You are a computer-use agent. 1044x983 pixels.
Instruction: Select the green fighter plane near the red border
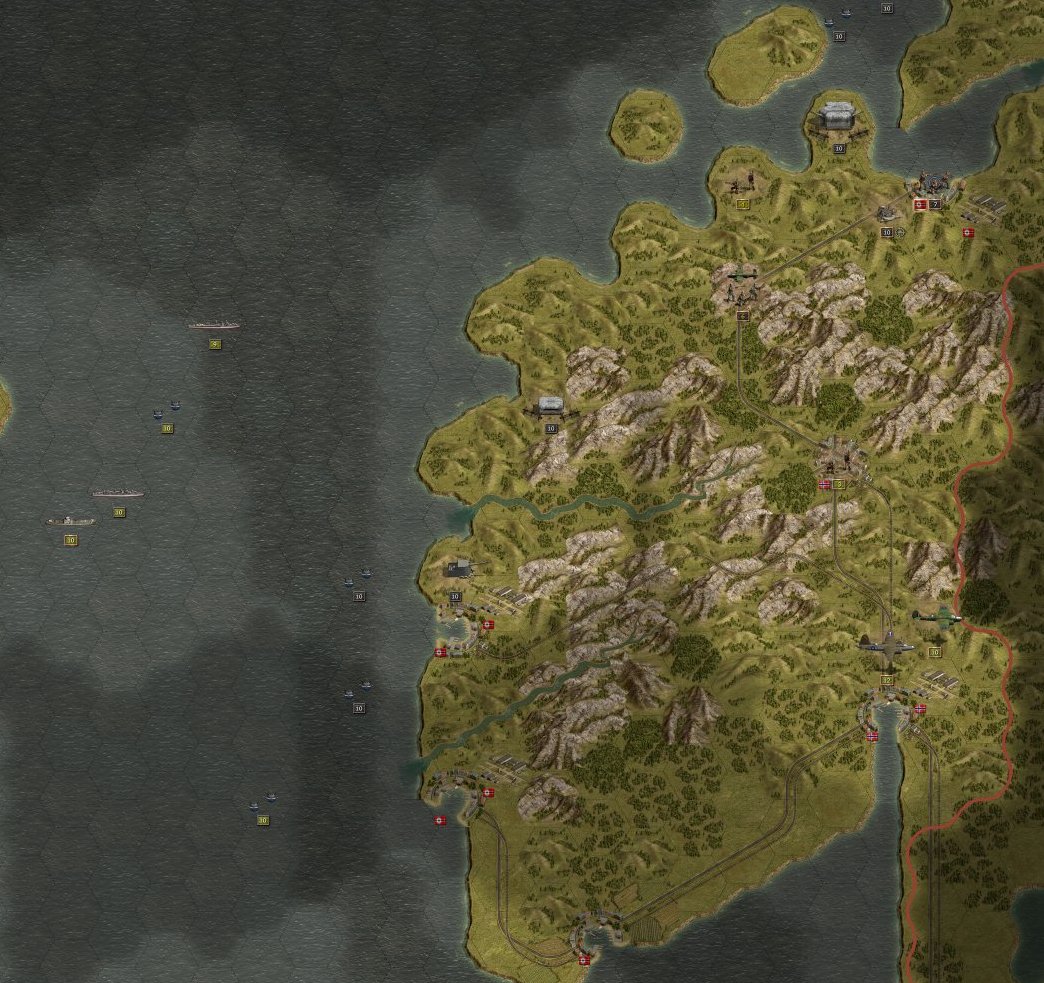(936, 618)
